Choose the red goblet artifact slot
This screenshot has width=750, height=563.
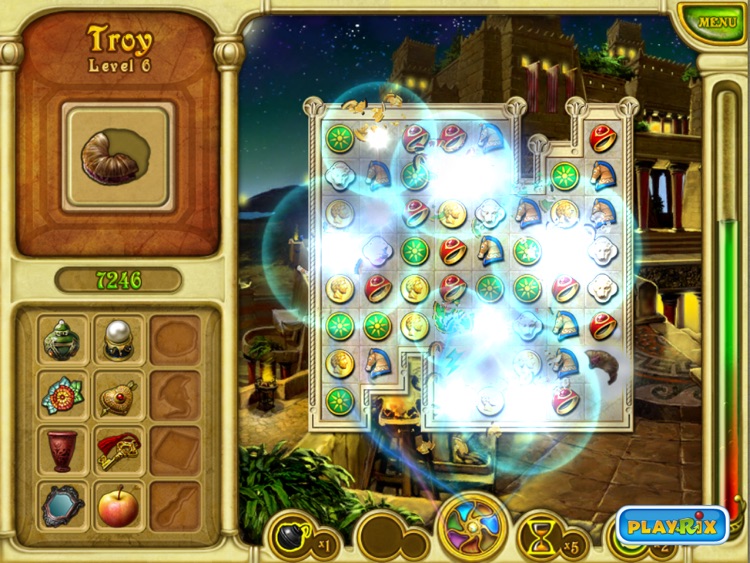point(65,451)
